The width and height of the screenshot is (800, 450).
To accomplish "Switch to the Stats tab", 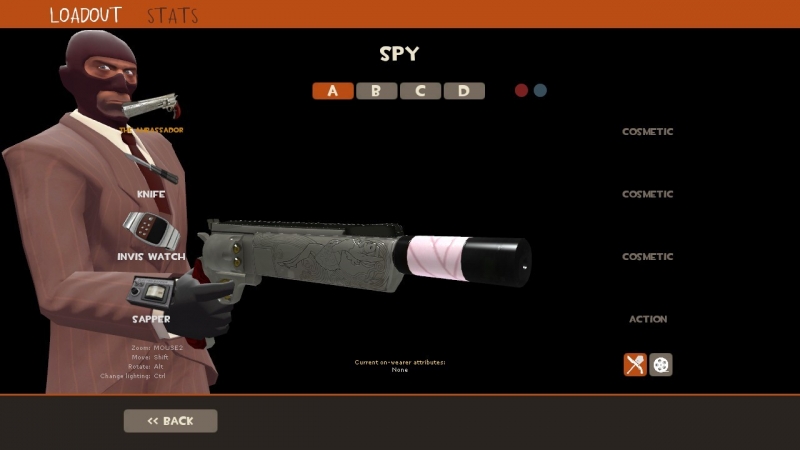I will (x=172, y=15).
